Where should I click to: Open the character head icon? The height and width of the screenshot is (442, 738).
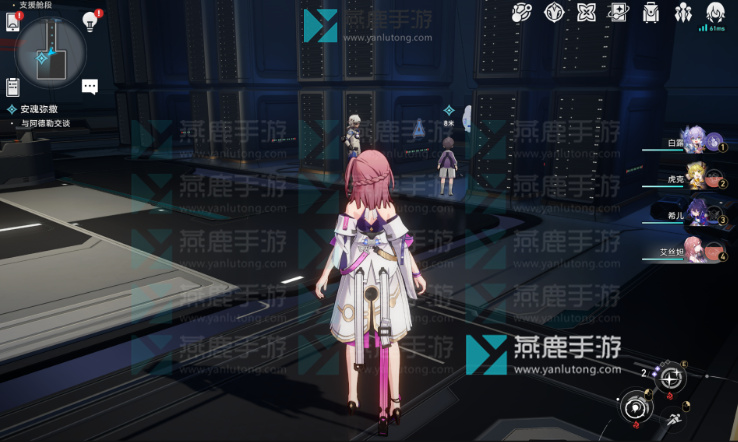[715, 13]
